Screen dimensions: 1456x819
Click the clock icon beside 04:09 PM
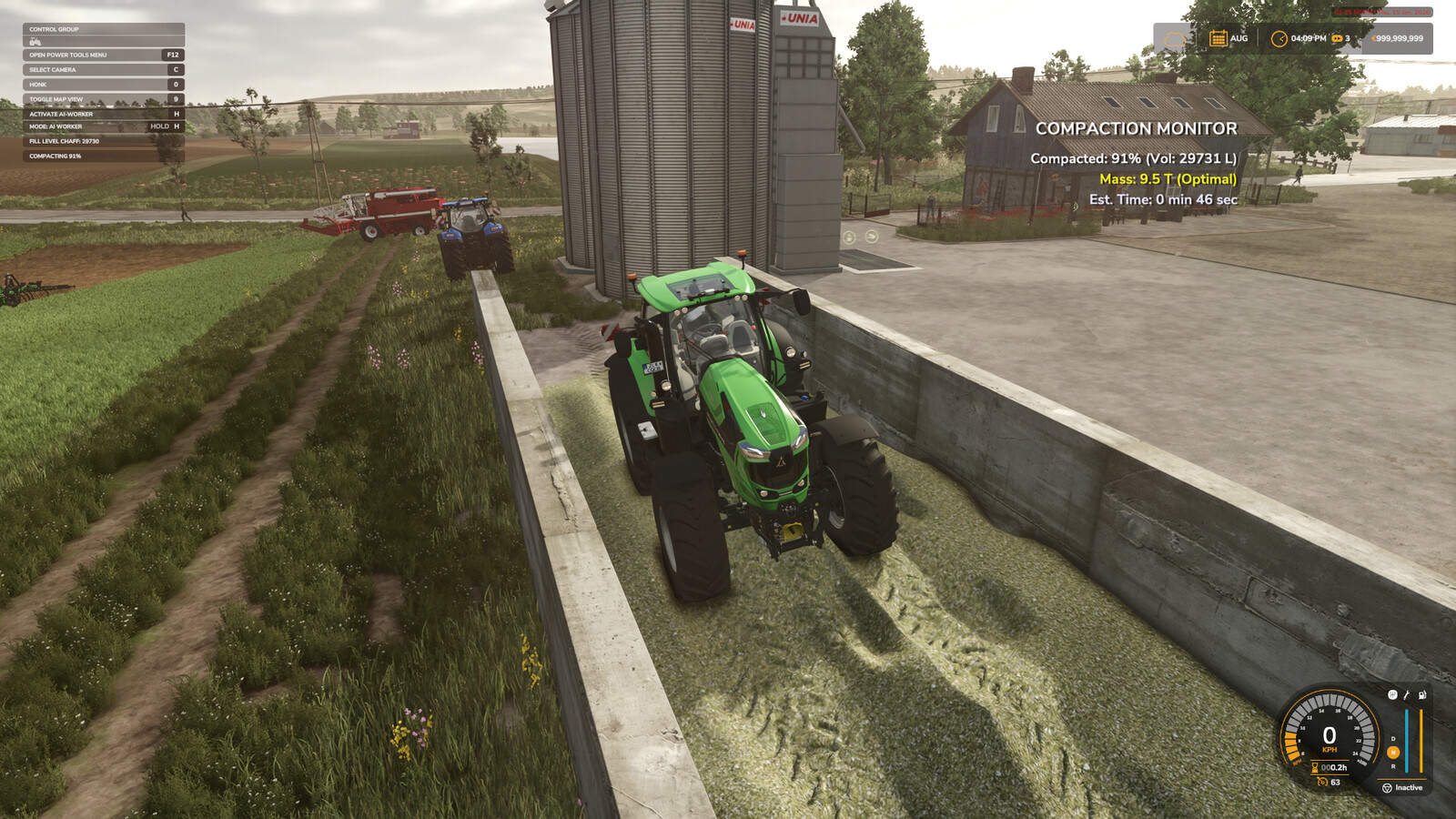pyautogui.click(x=1280, y=39)
